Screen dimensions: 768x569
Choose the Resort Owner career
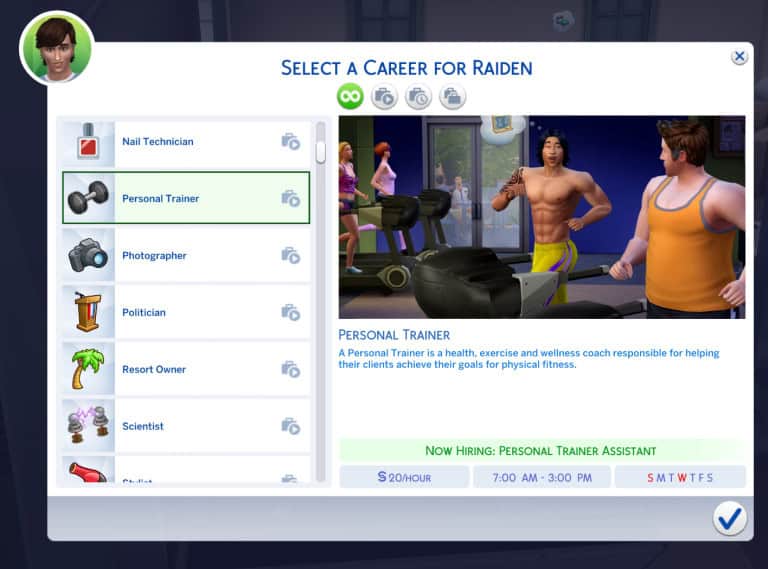(x=186, y=370)
